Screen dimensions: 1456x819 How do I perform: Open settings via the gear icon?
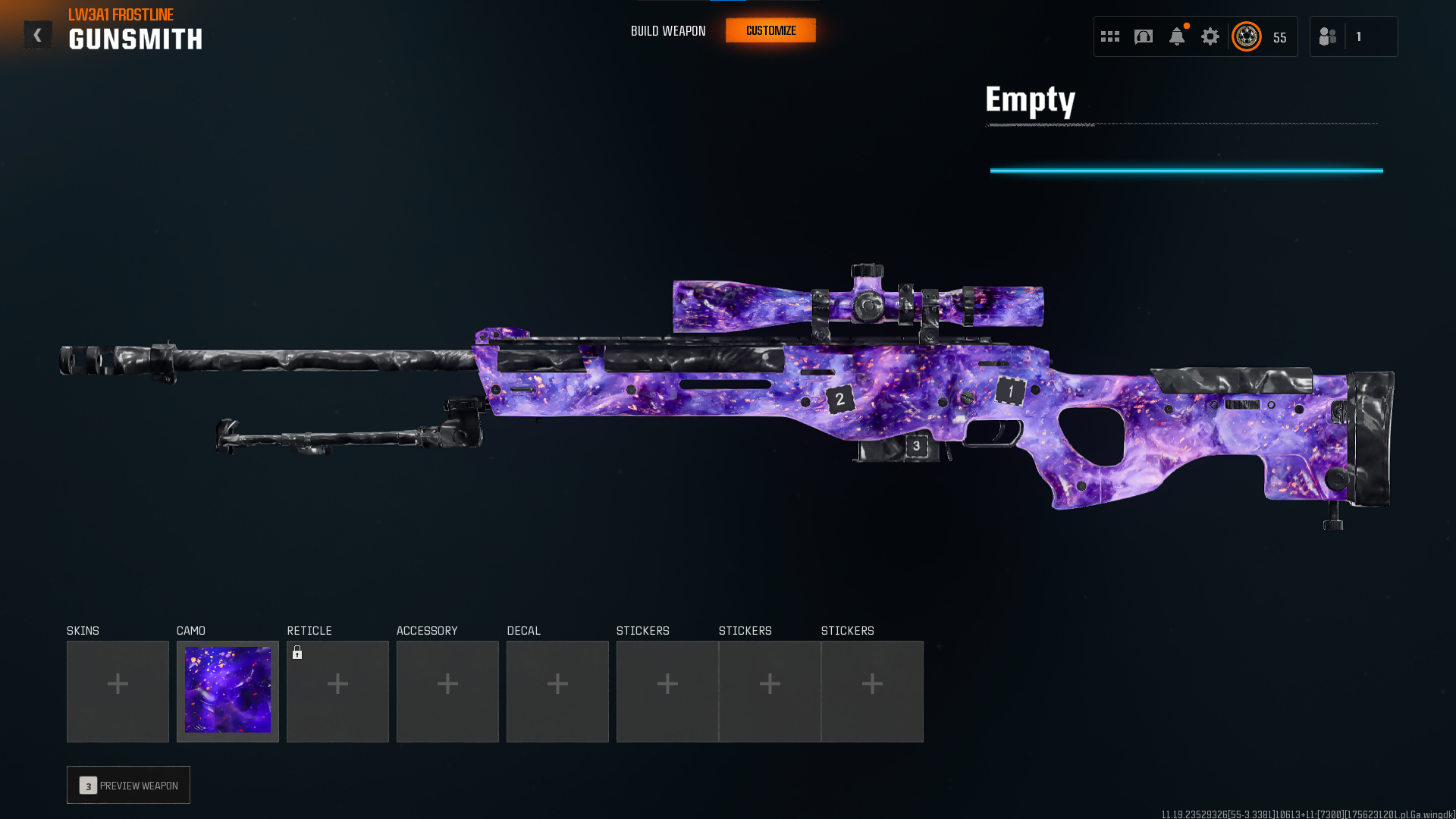(x=1210, y=36)
